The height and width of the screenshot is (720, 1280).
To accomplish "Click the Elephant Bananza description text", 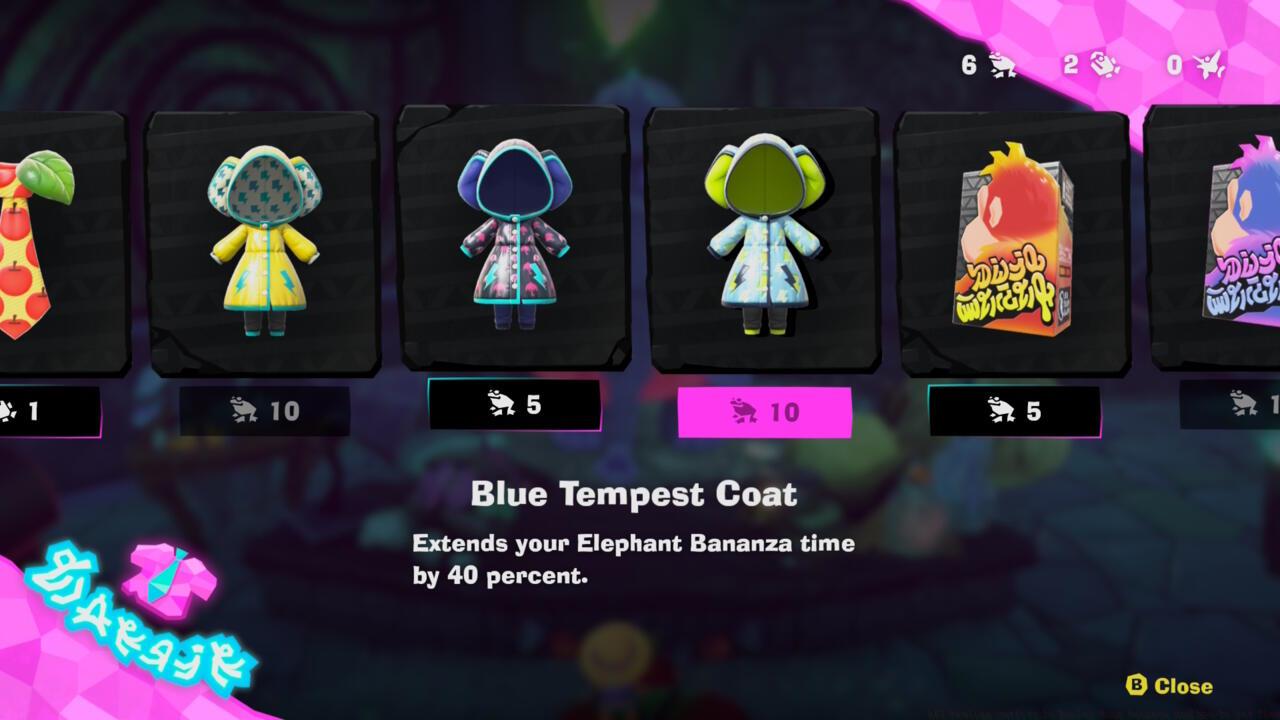I will click(632, 556).
